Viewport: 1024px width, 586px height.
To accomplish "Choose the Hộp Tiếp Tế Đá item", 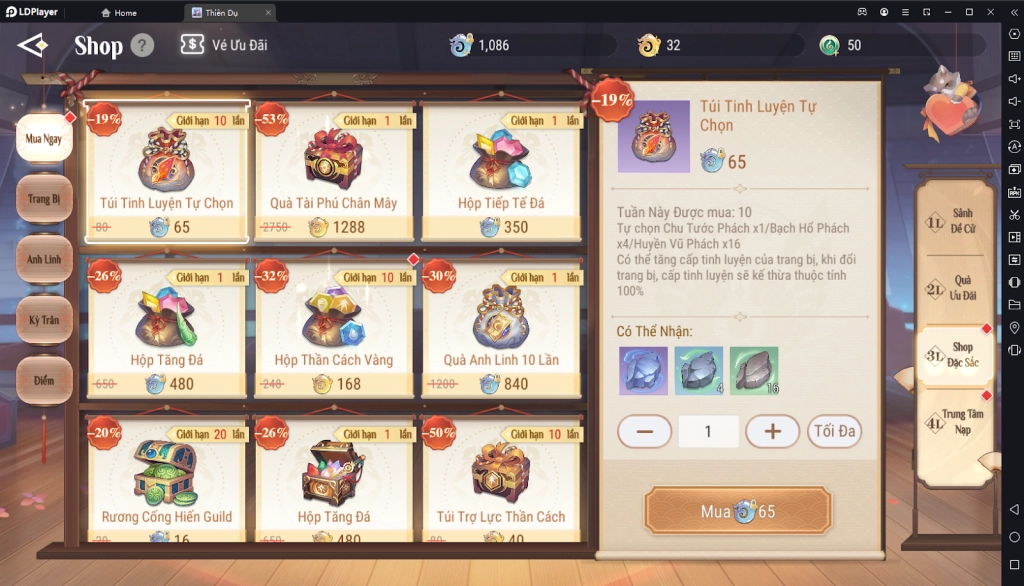I will point(501,172).
